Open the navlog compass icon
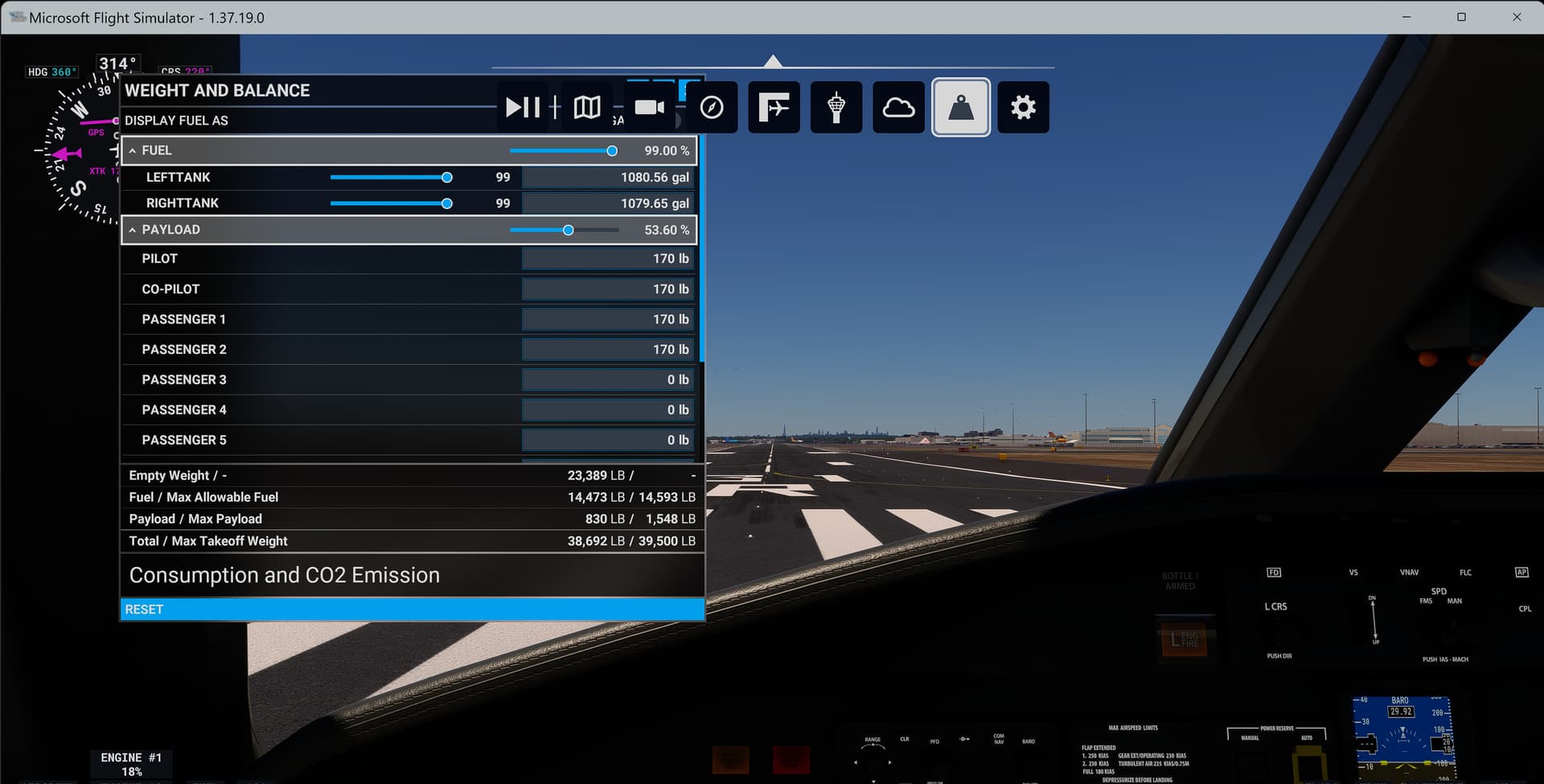This screenshot has width=1544, height=784. coord(711,107)
